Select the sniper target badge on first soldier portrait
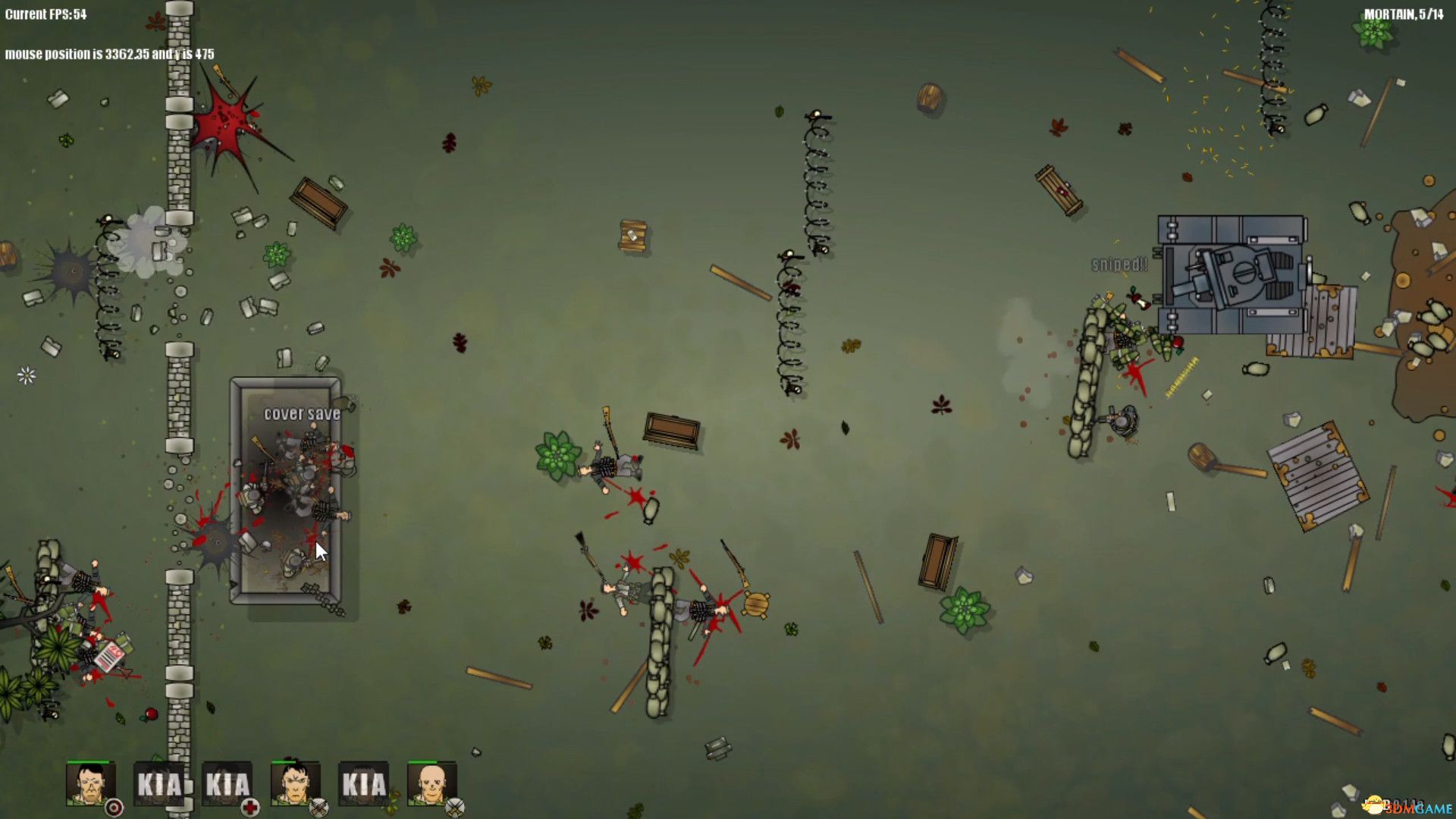 coord(114,808)
